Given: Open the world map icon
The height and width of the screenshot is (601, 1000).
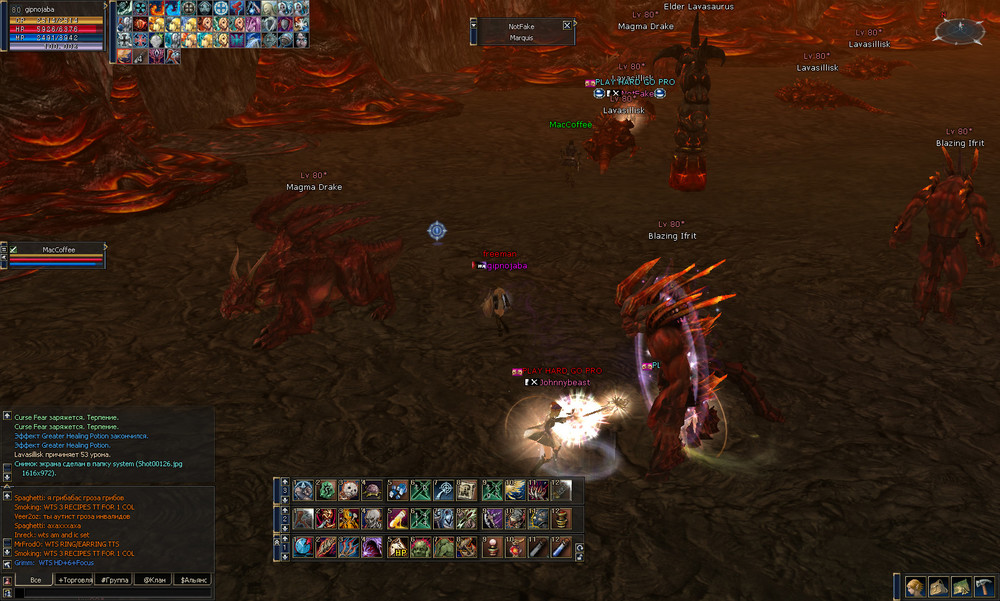Looking at the screenshot, I should point(960,587).
